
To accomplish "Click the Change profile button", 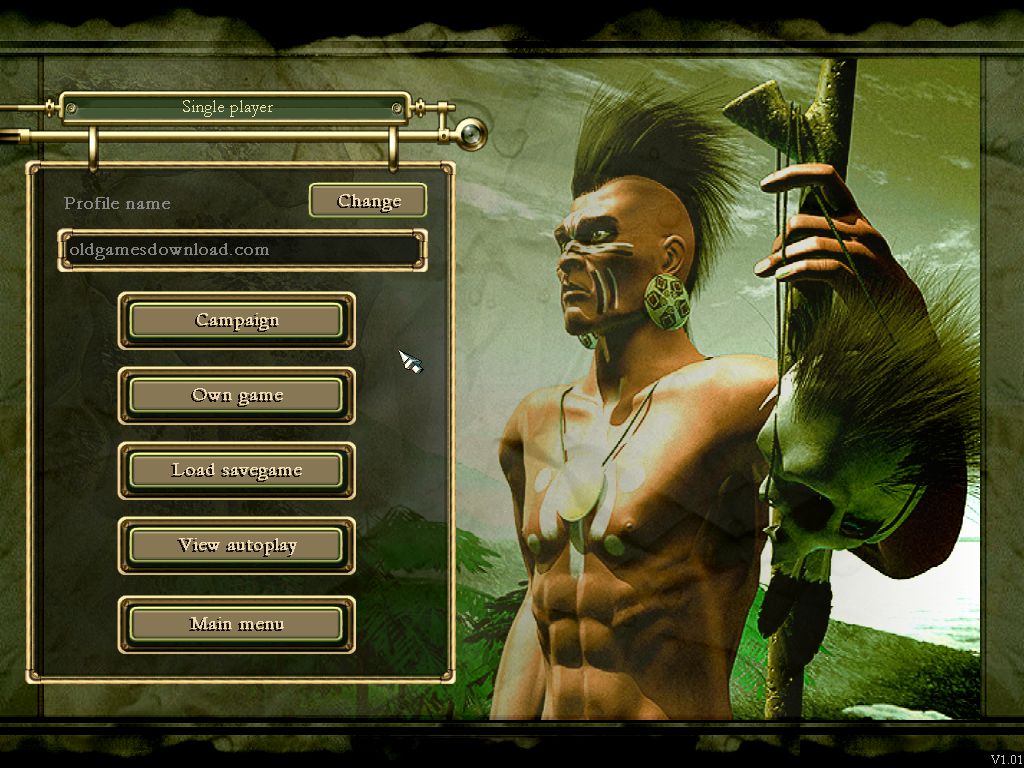I will click(x=368, y=201).
